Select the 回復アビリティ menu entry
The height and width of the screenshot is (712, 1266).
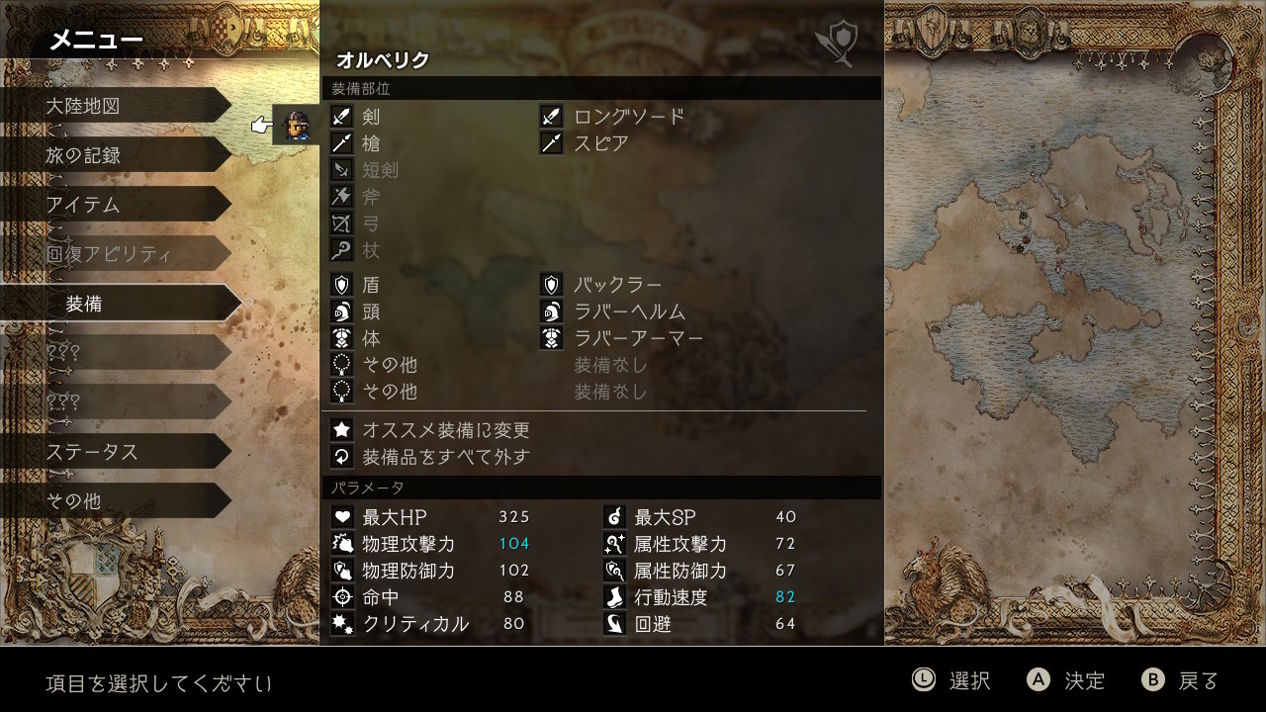tap(110, 254)
